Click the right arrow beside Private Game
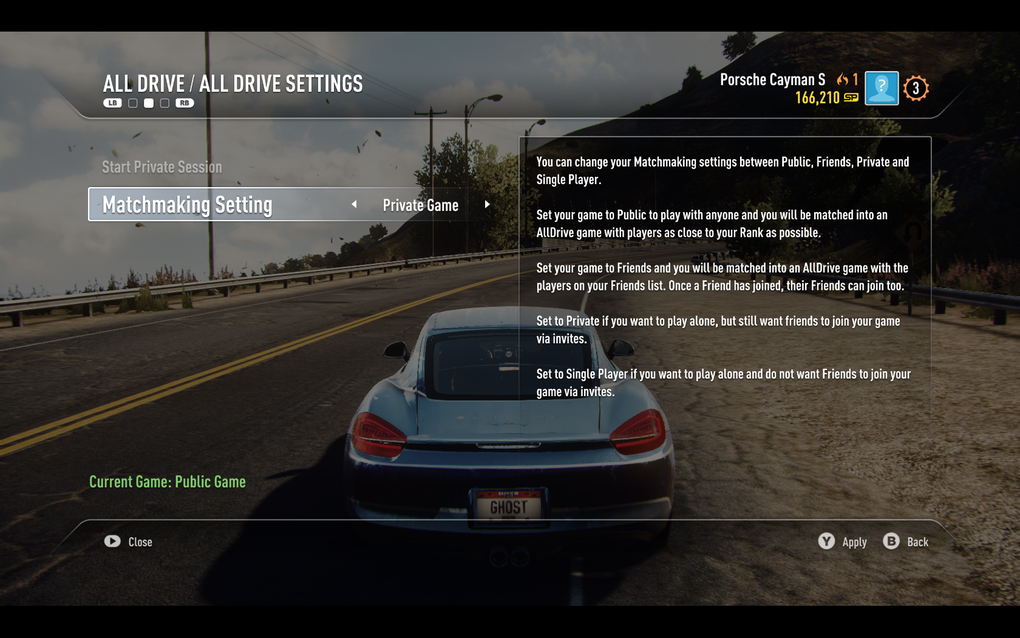Image resolution: width=1020 pixels, height=638 pixels. pyautogui.click(x=487, y=205)
